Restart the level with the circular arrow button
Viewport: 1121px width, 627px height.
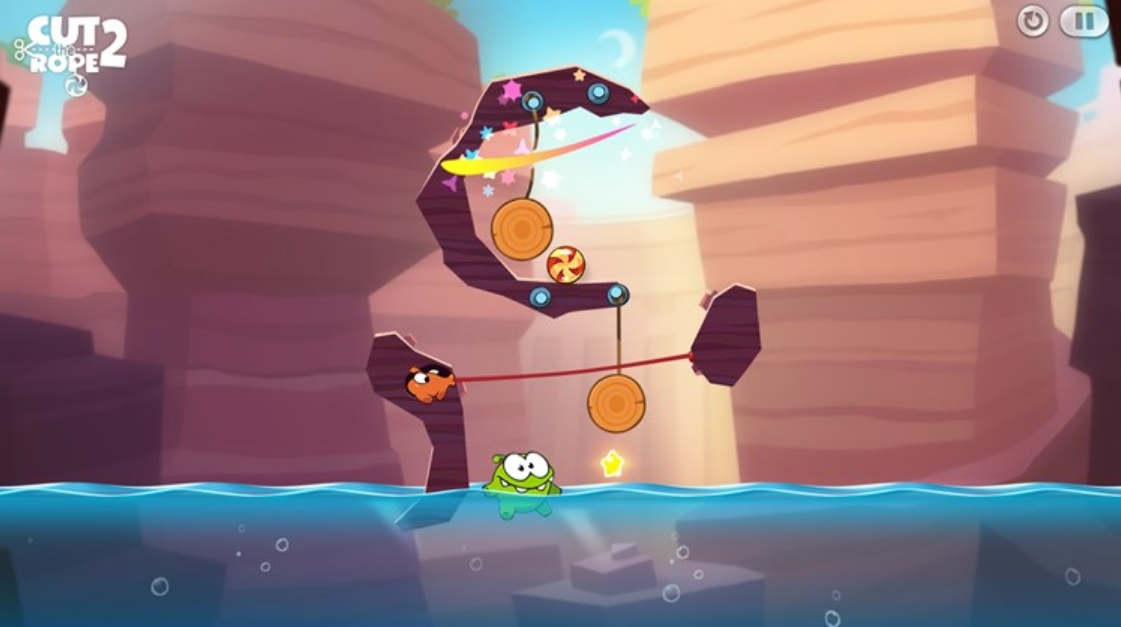(x=1033, y=21)
